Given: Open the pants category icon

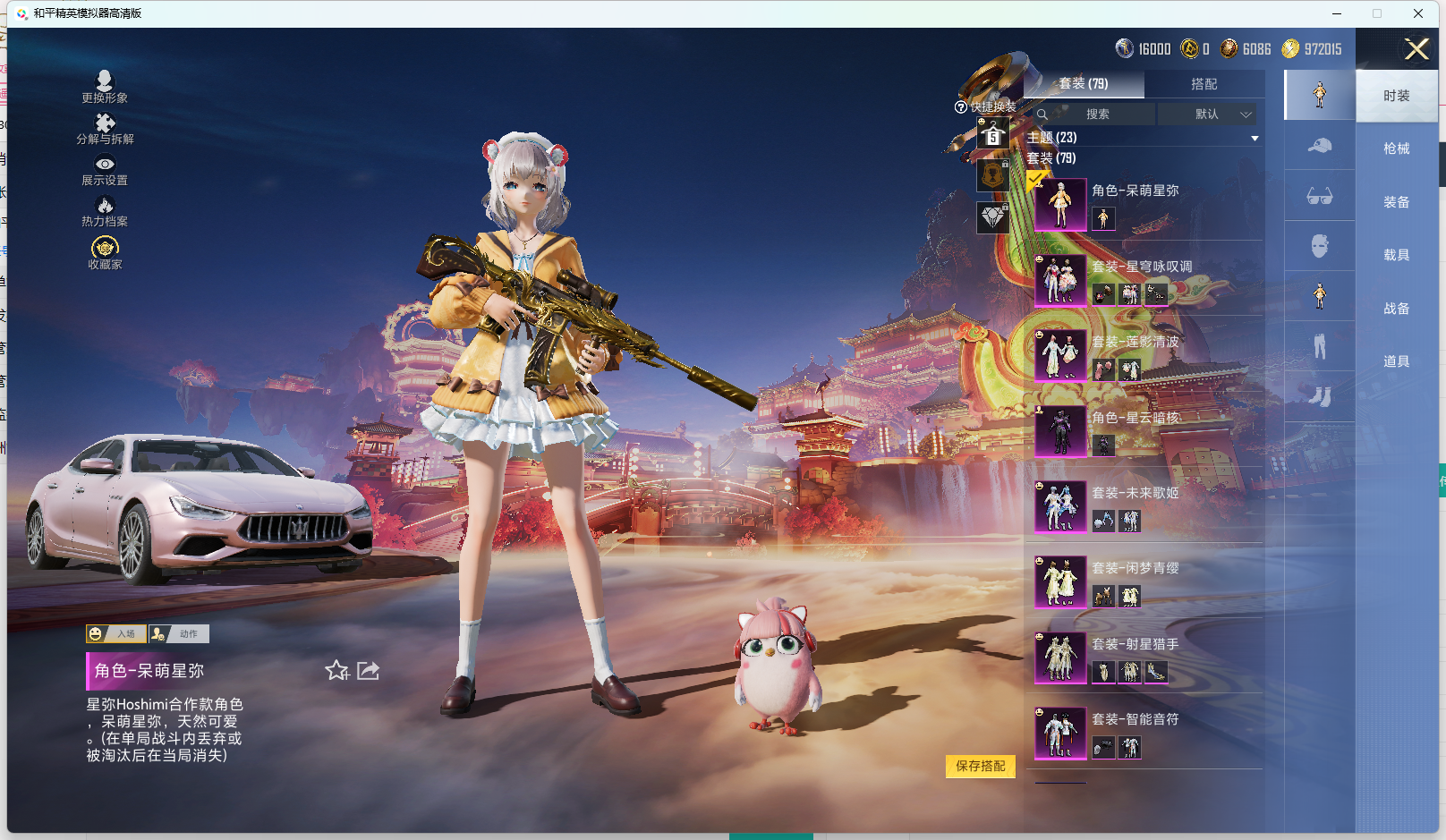Looking at the screenshot, I should click(1319, 346).
